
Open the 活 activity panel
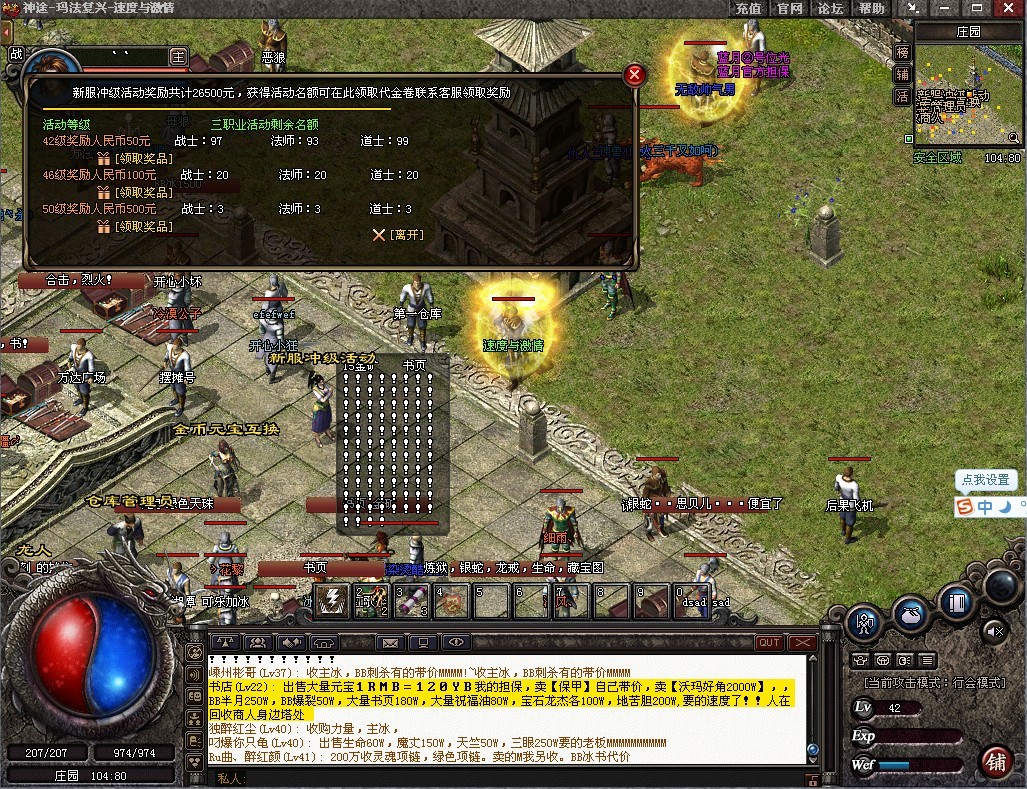click(x=902, y=96)
